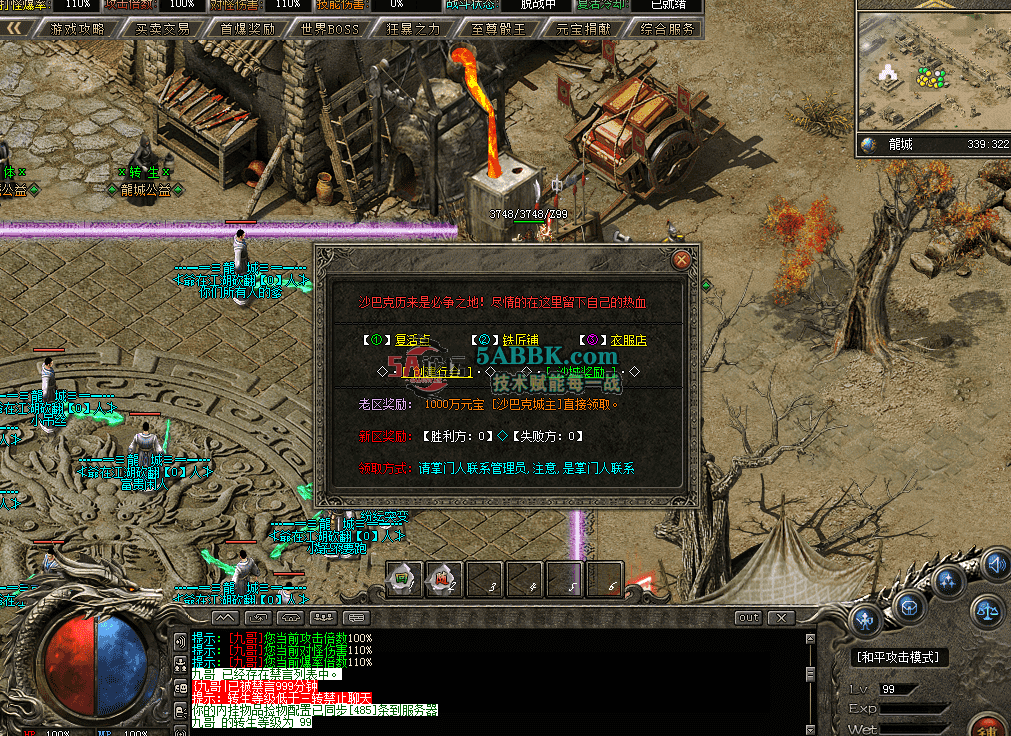
Task: Click the minimap
Action: [932, 66]
